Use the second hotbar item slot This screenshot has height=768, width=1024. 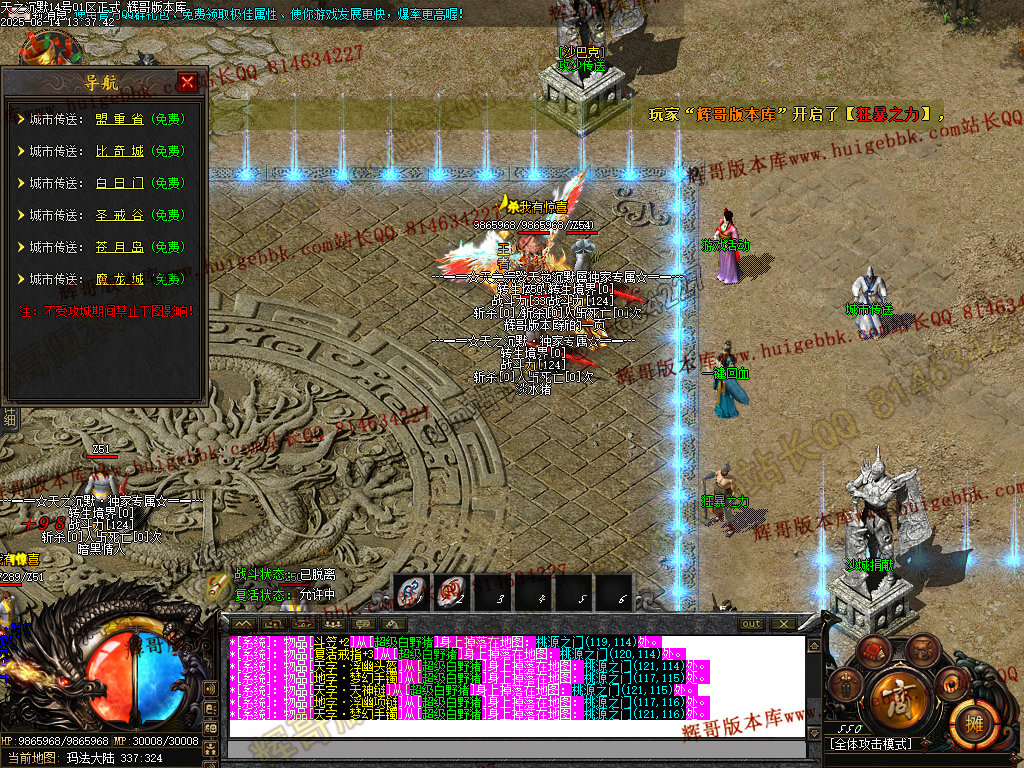451,593
